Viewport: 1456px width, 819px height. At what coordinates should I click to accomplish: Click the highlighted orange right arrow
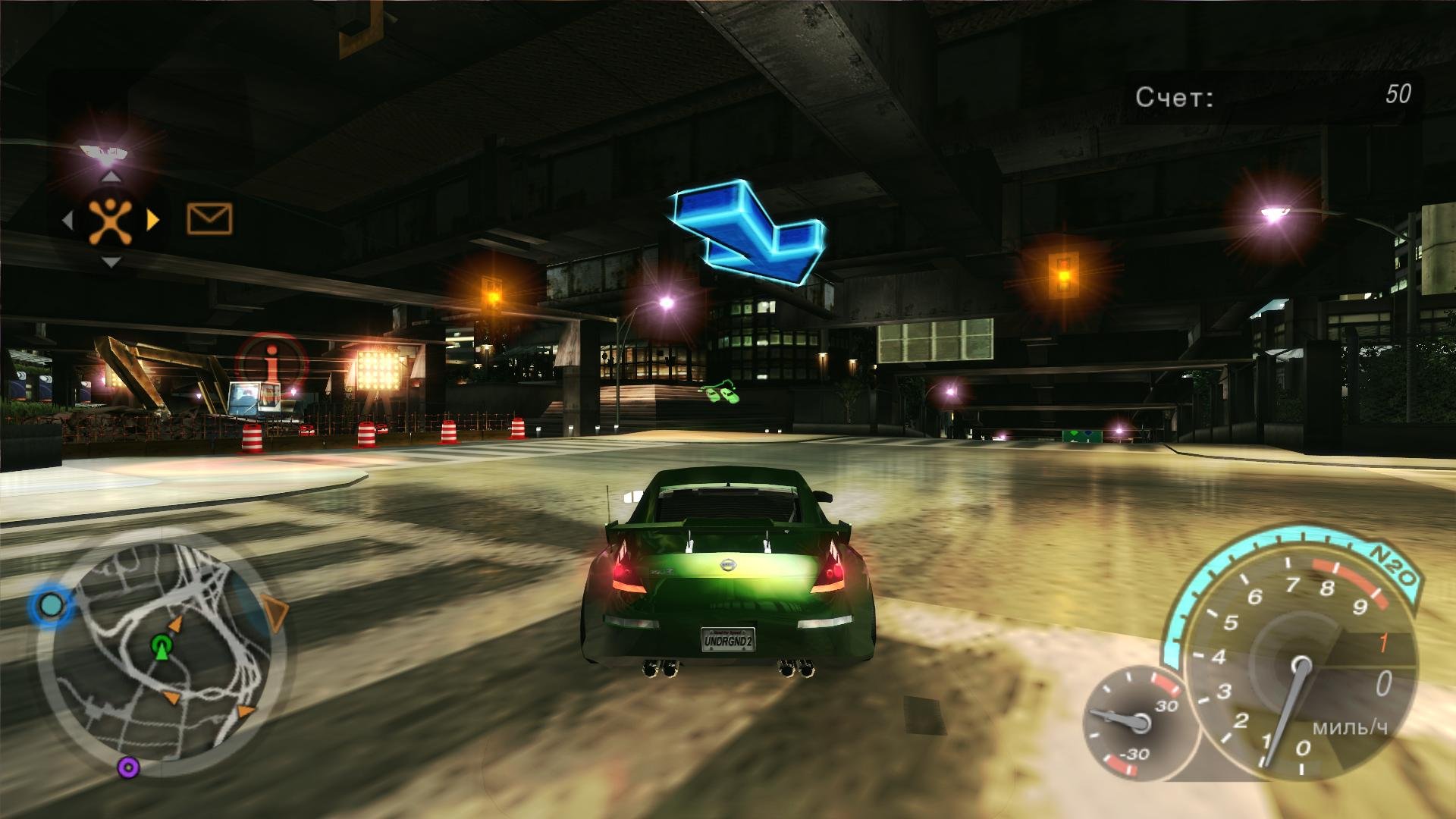click(153, 220)
